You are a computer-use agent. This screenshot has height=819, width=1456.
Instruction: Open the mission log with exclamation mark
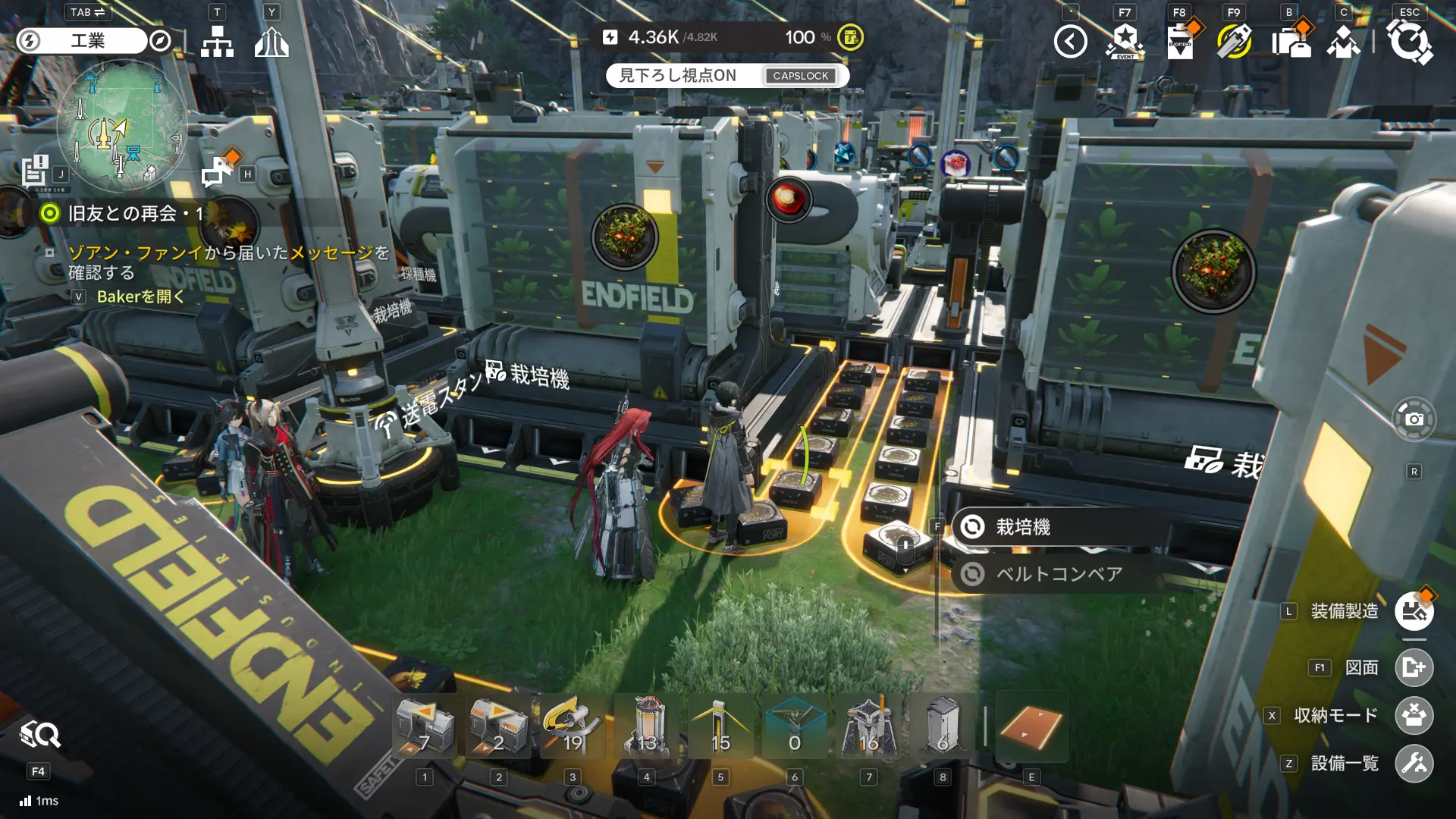(35, 171)
